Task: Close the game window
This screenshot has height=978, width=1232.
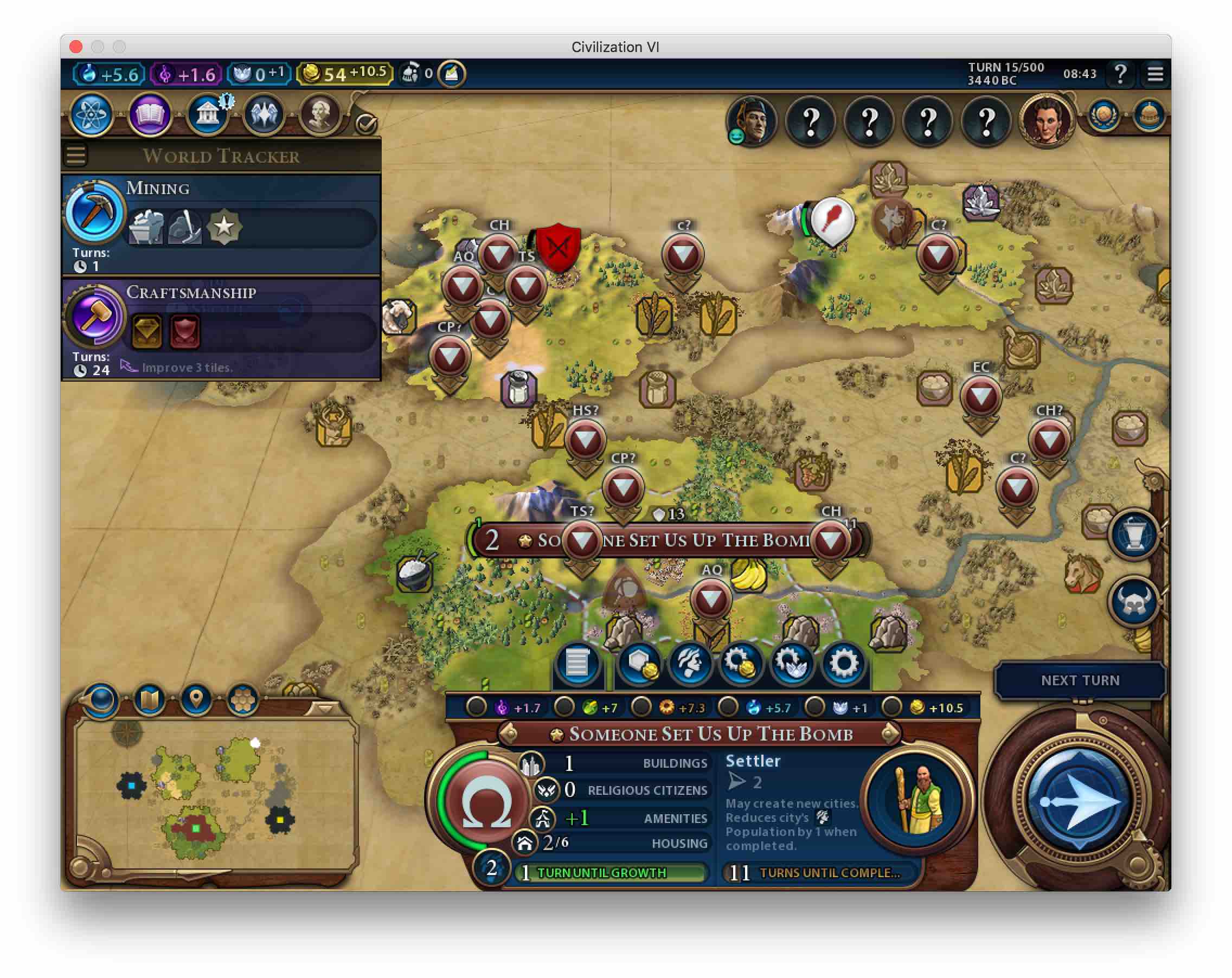Action: (x=76, y=46)
